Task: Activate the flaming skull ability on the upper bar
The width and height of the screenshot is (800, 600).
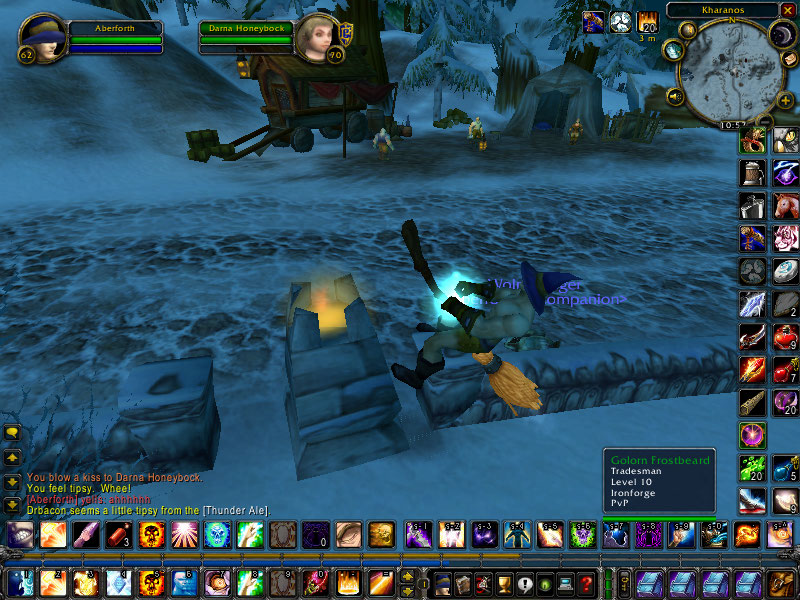Action: click(x=151, y=535)
